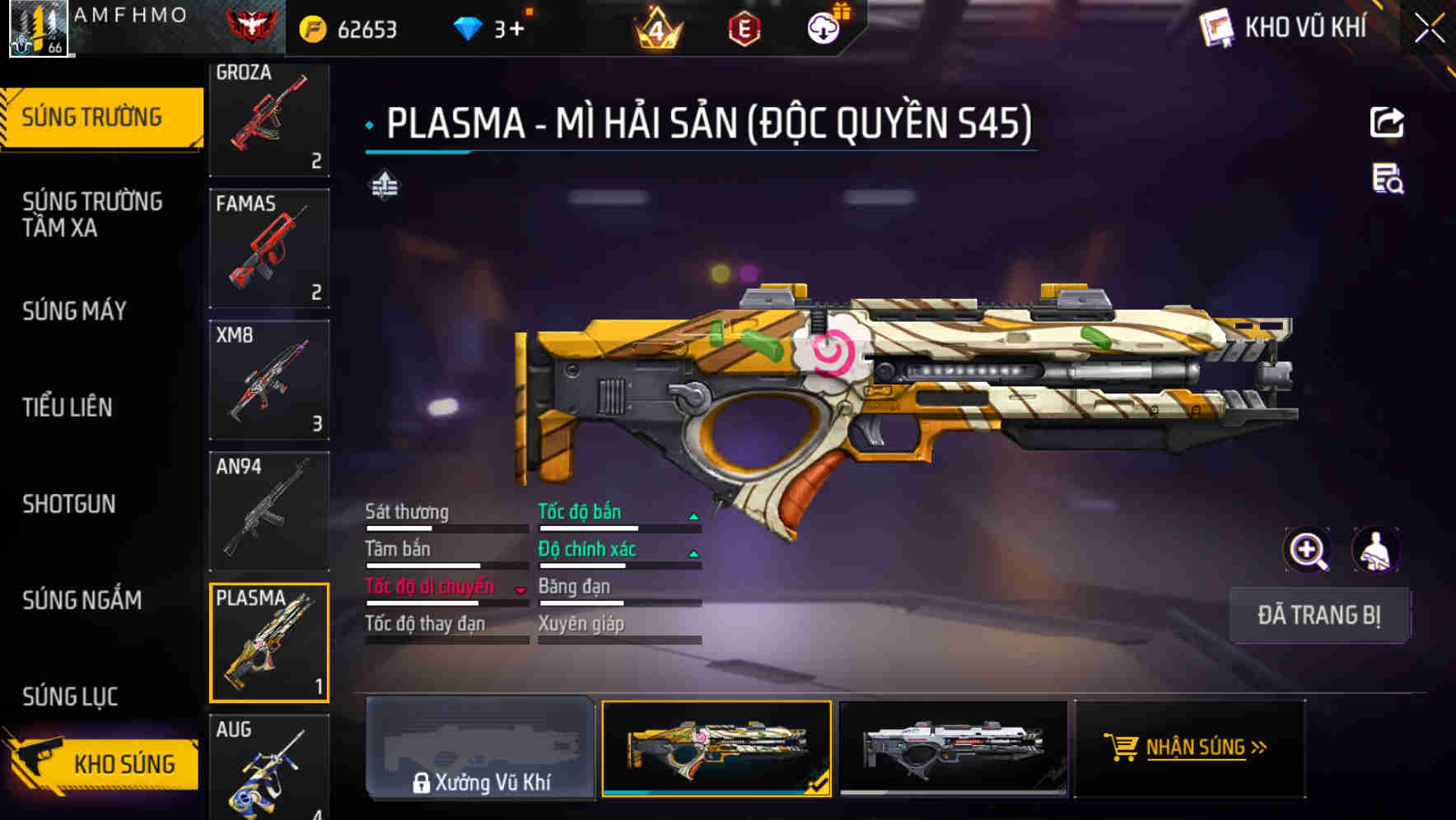Select the Súng Máy category

(74, 310)
